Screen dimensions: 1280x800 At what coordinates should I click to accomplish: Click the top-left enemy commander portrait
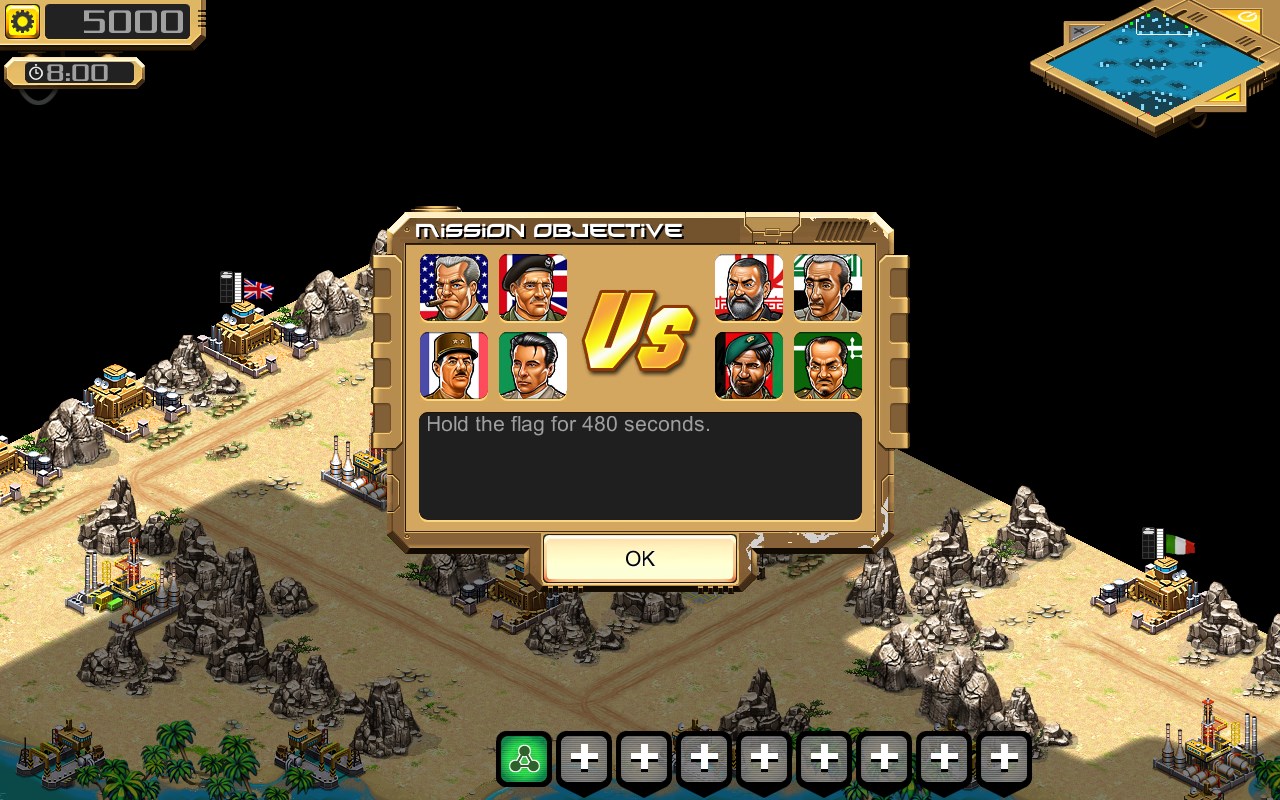click(x=748, y=288)
